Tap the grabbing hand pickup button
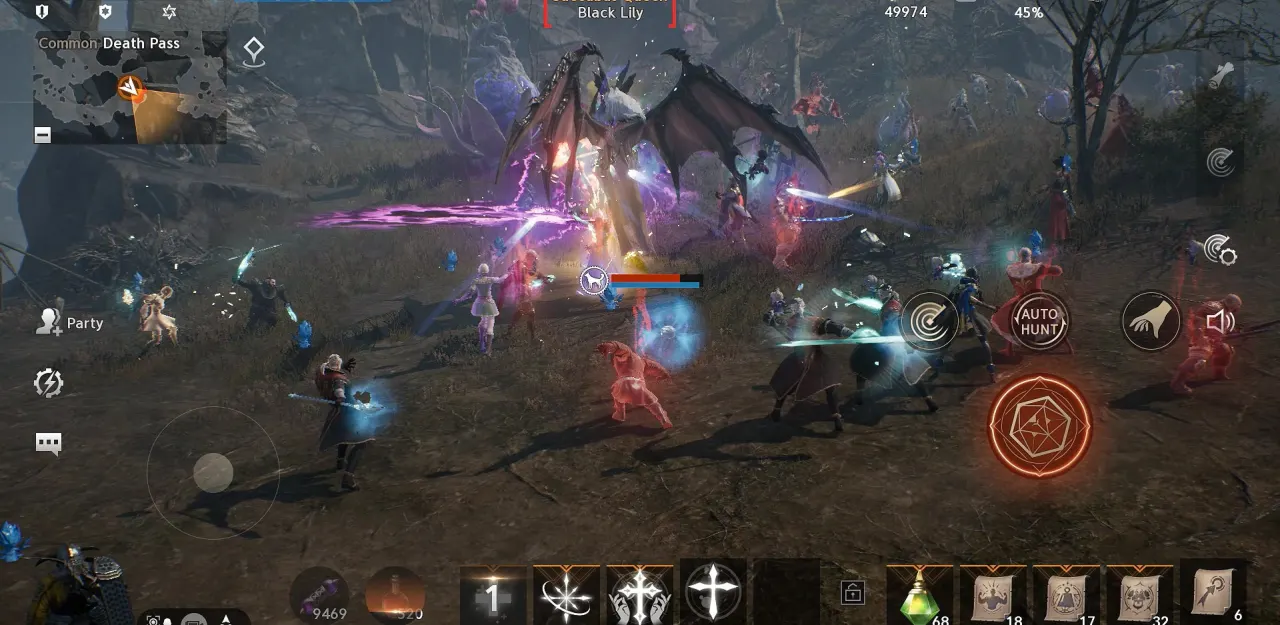1280x625 pixels. click(1150, 321)
